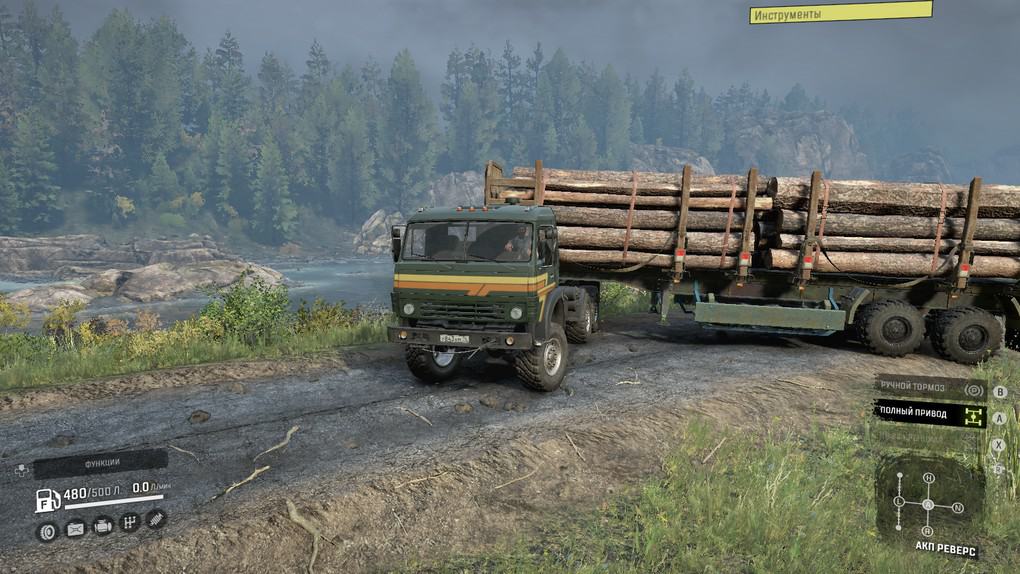Viewport: 1020px width, 574px height.
Task: Click the fuel tank damage icon
Action: click(x=75, y=528)
